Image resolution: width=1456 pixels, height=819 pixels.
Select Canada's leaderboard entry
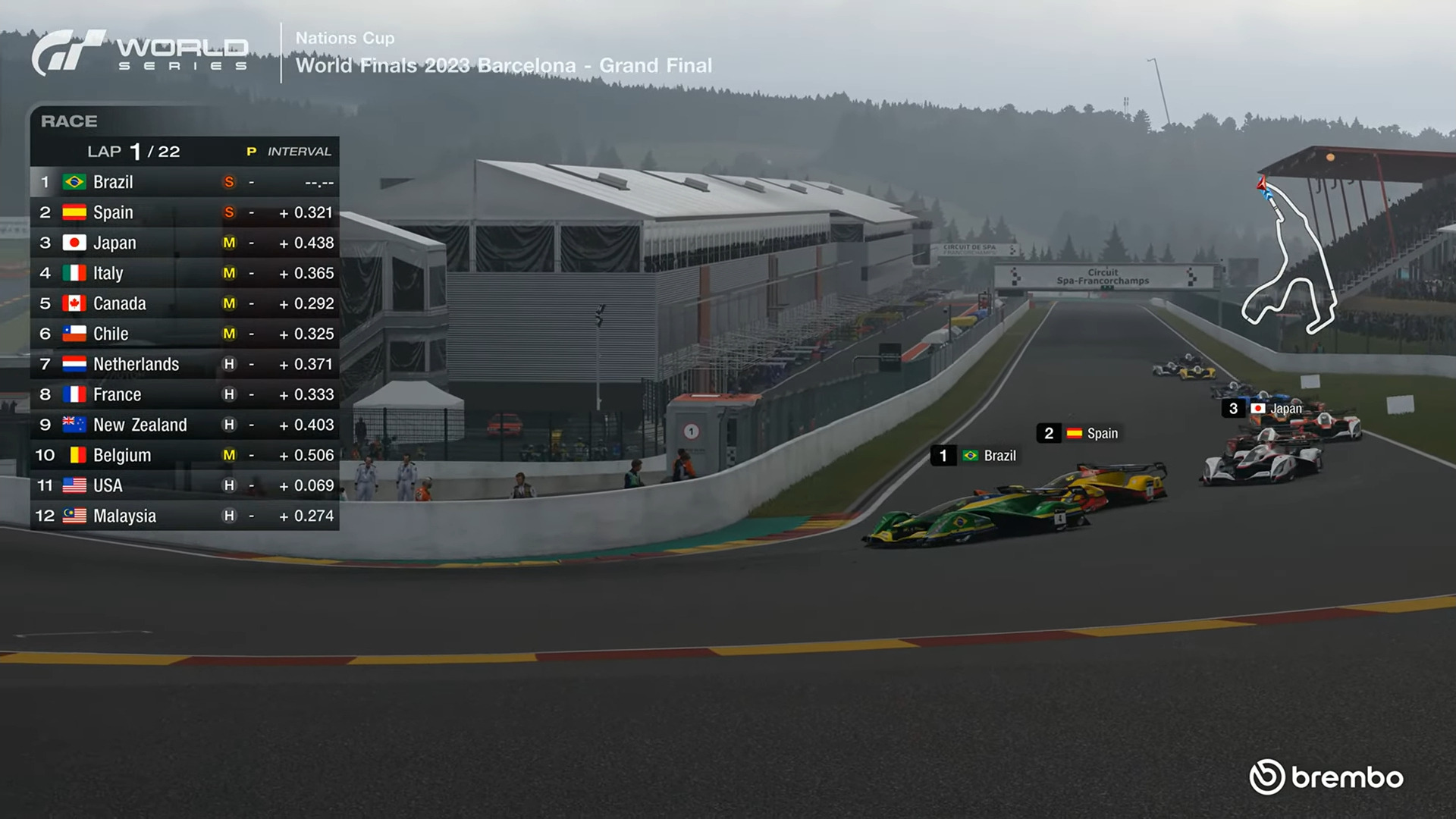184,303
